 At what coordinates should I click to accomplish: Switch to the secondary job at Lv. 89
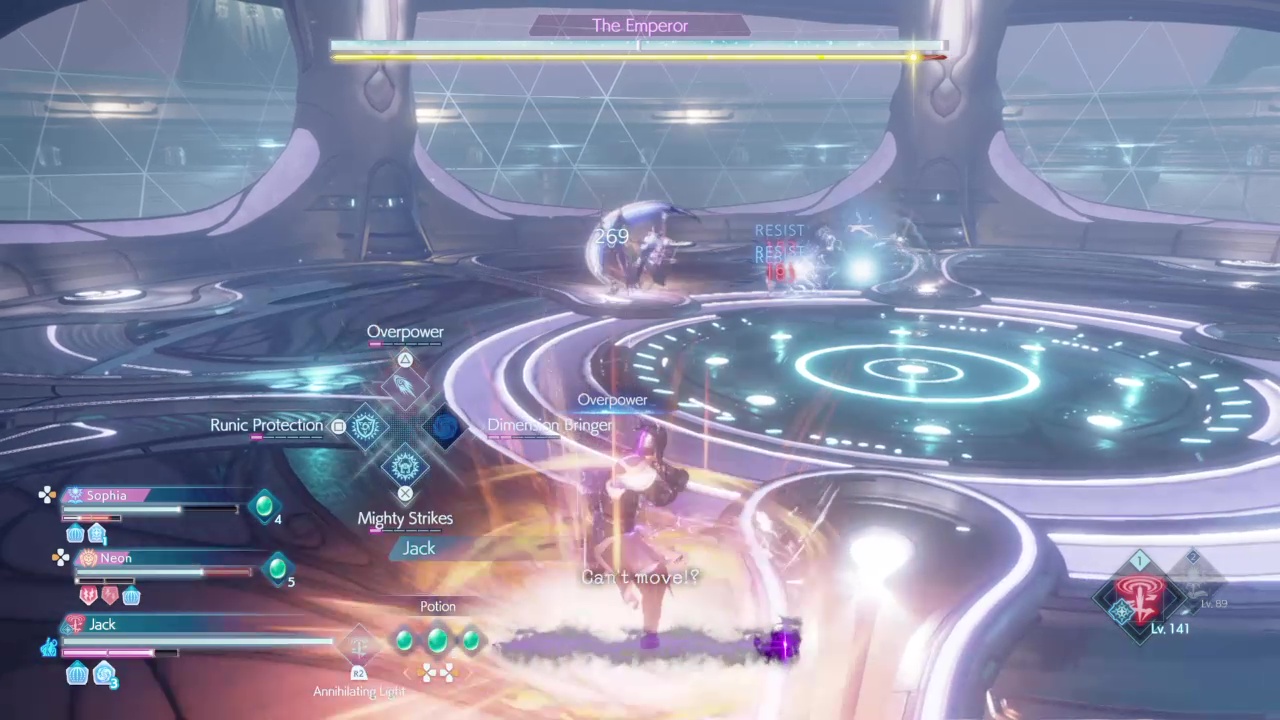tap(1194, 578)
